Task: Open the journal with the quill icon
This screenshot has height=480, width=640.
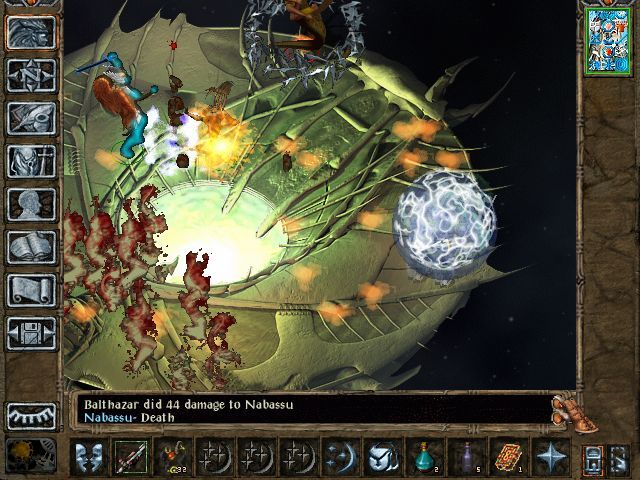Action: [31, 118]
